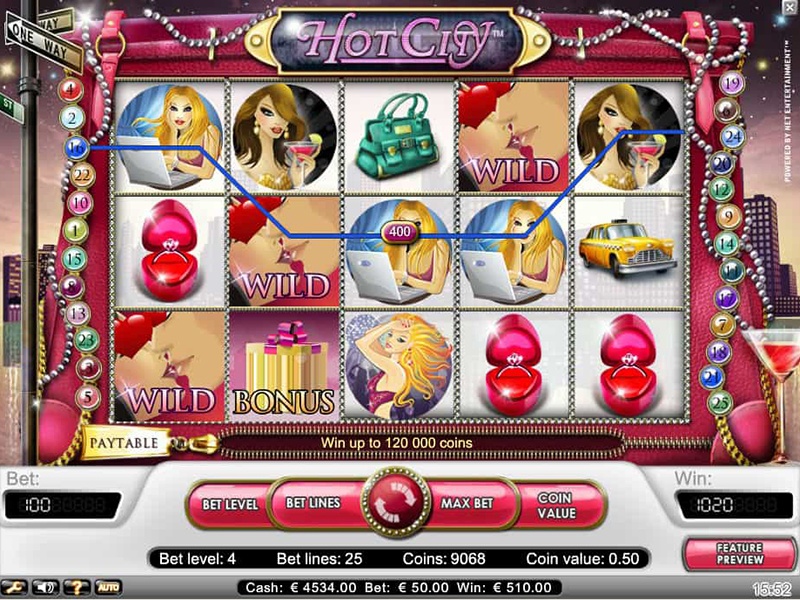Select payline 19 marker
Screen dimensions: 800x600
pos(732,84)
